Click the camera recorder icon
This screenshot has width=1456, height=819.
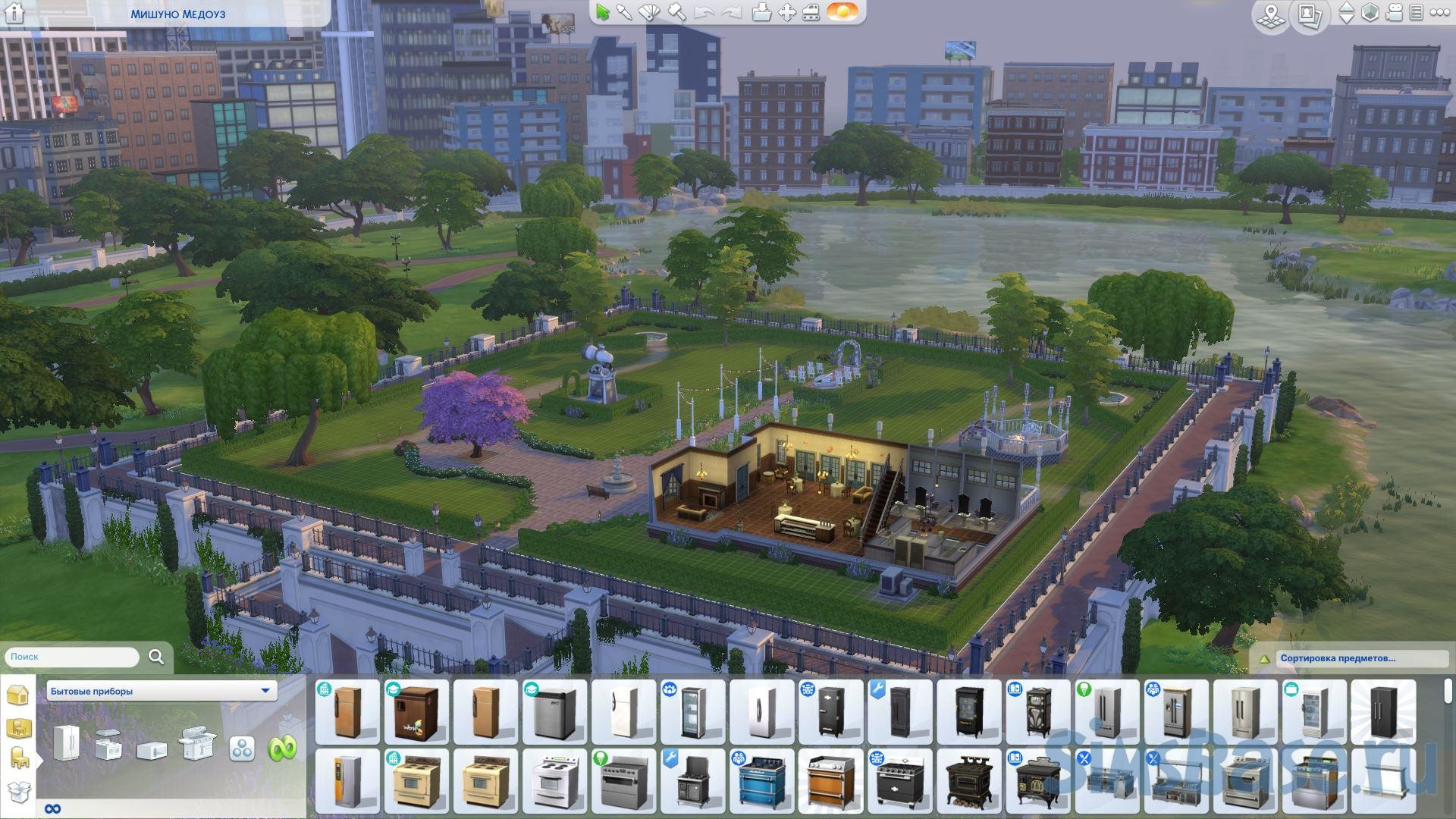1394,13
